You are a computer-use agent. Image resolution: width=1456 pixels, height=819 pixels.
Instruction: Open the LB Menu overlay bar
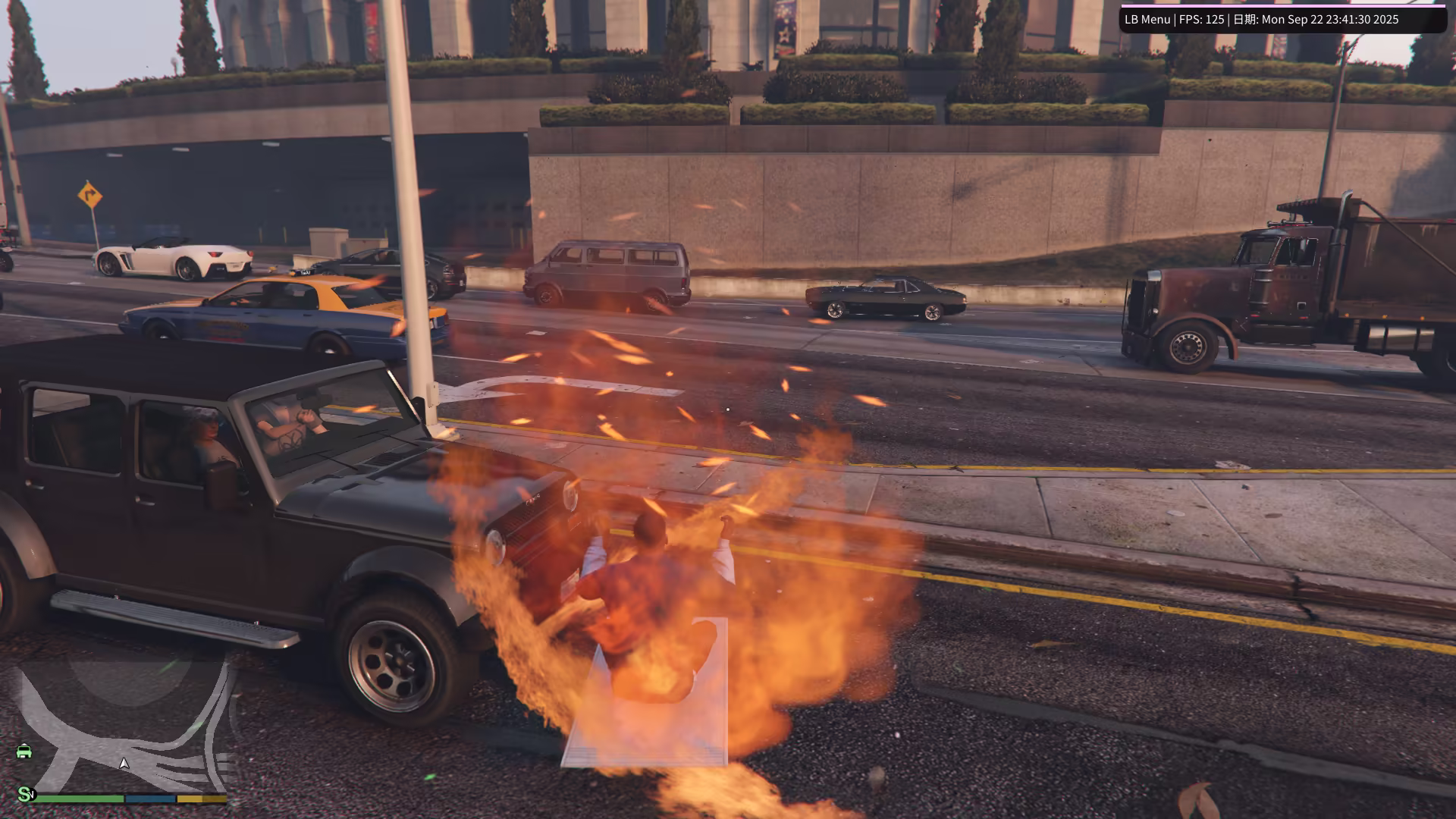tap(1282, 20)
